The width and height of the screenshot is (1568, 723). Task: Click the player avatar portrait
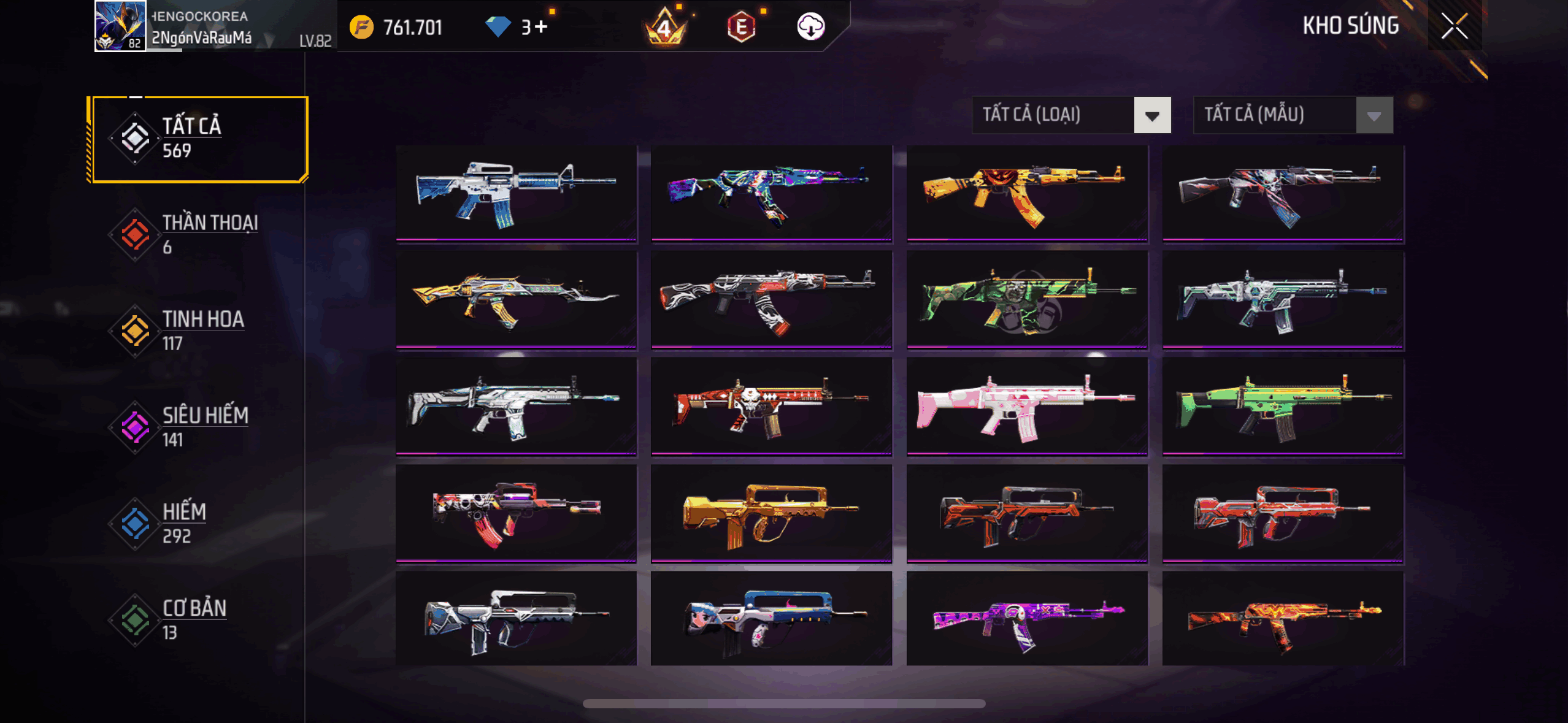point(120,26)
